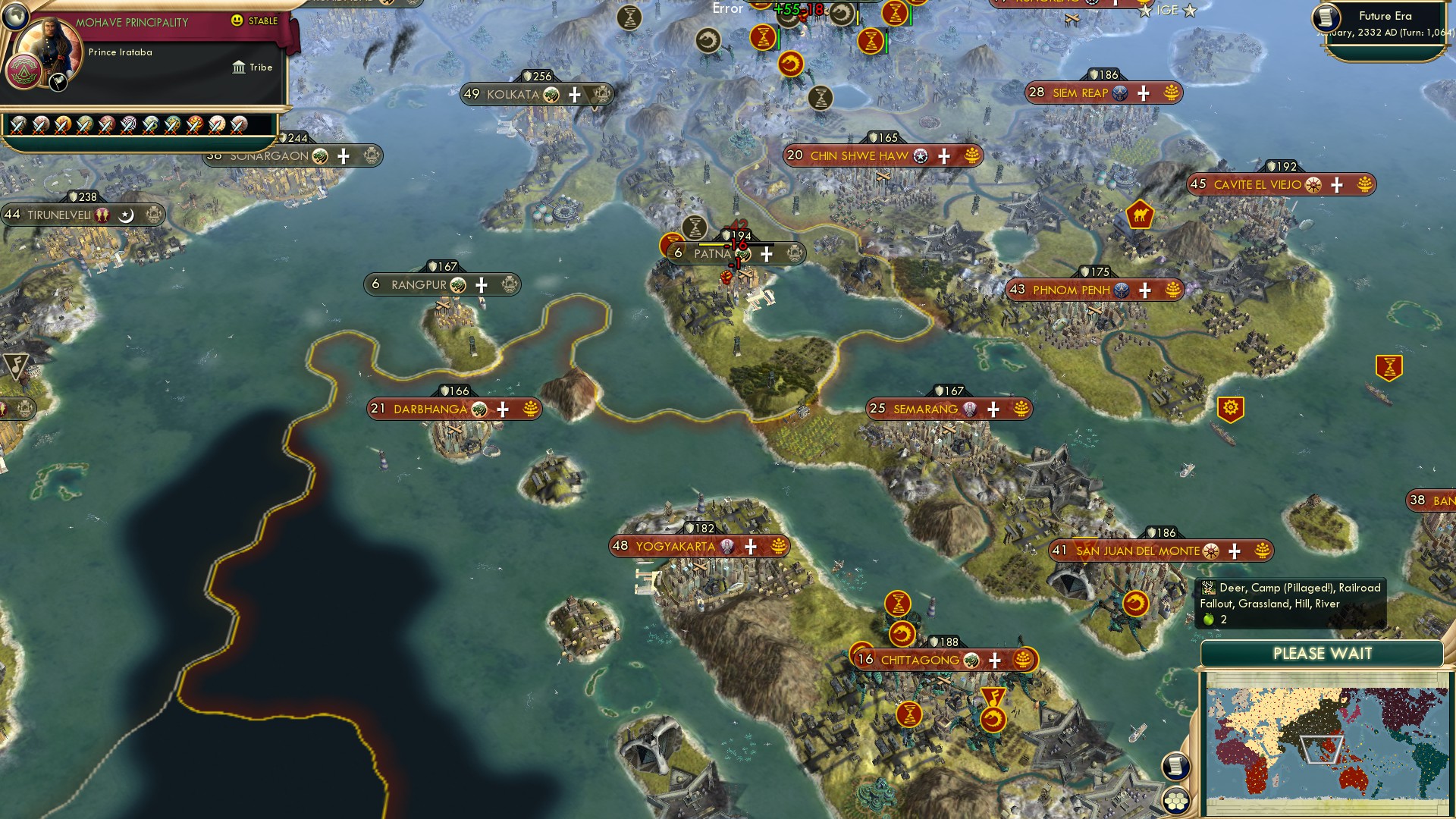Select the Chittagong city banner

click(x=921, y=660)
